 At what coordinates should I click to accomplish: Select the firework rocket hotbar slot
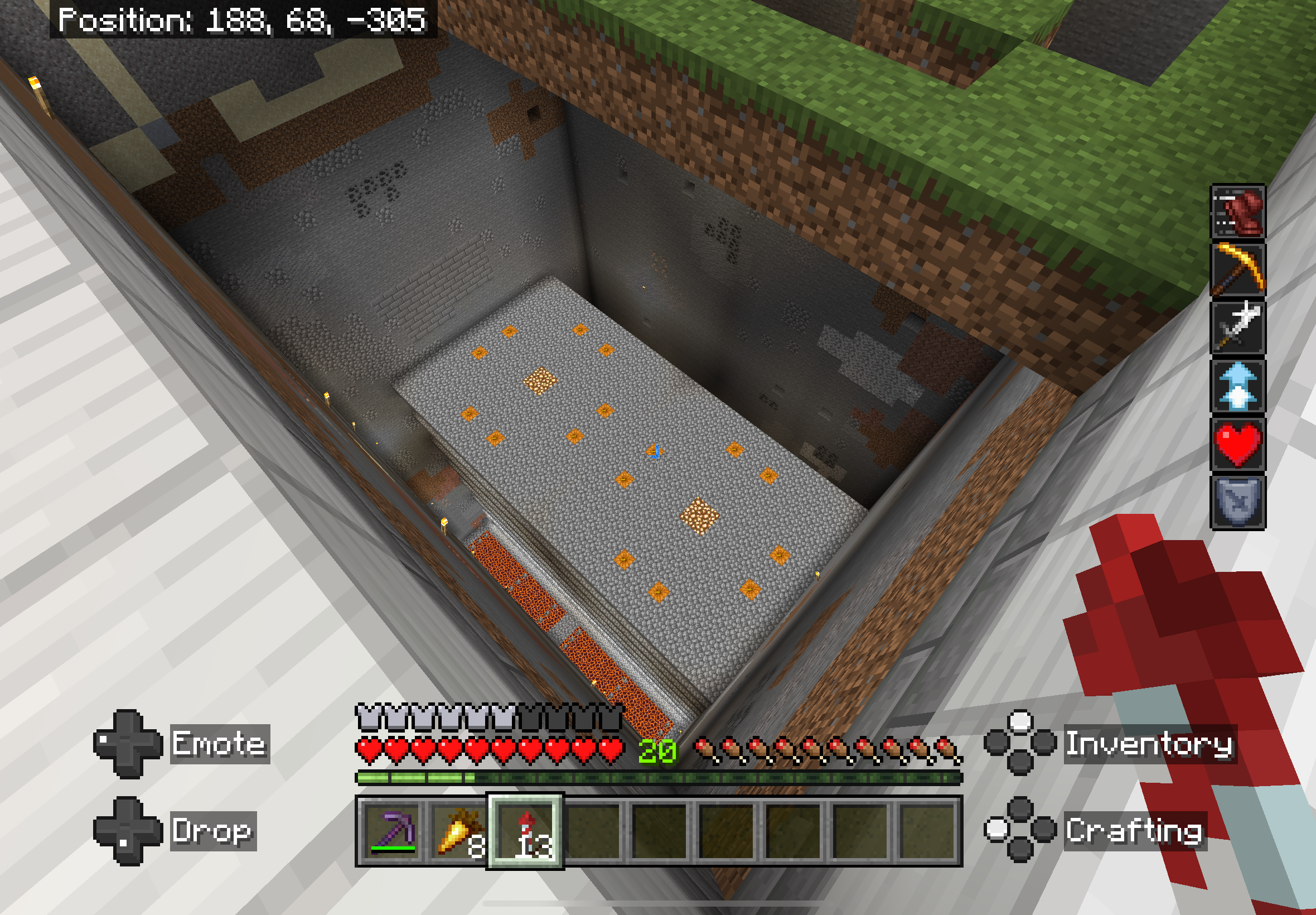pos(525,831)
